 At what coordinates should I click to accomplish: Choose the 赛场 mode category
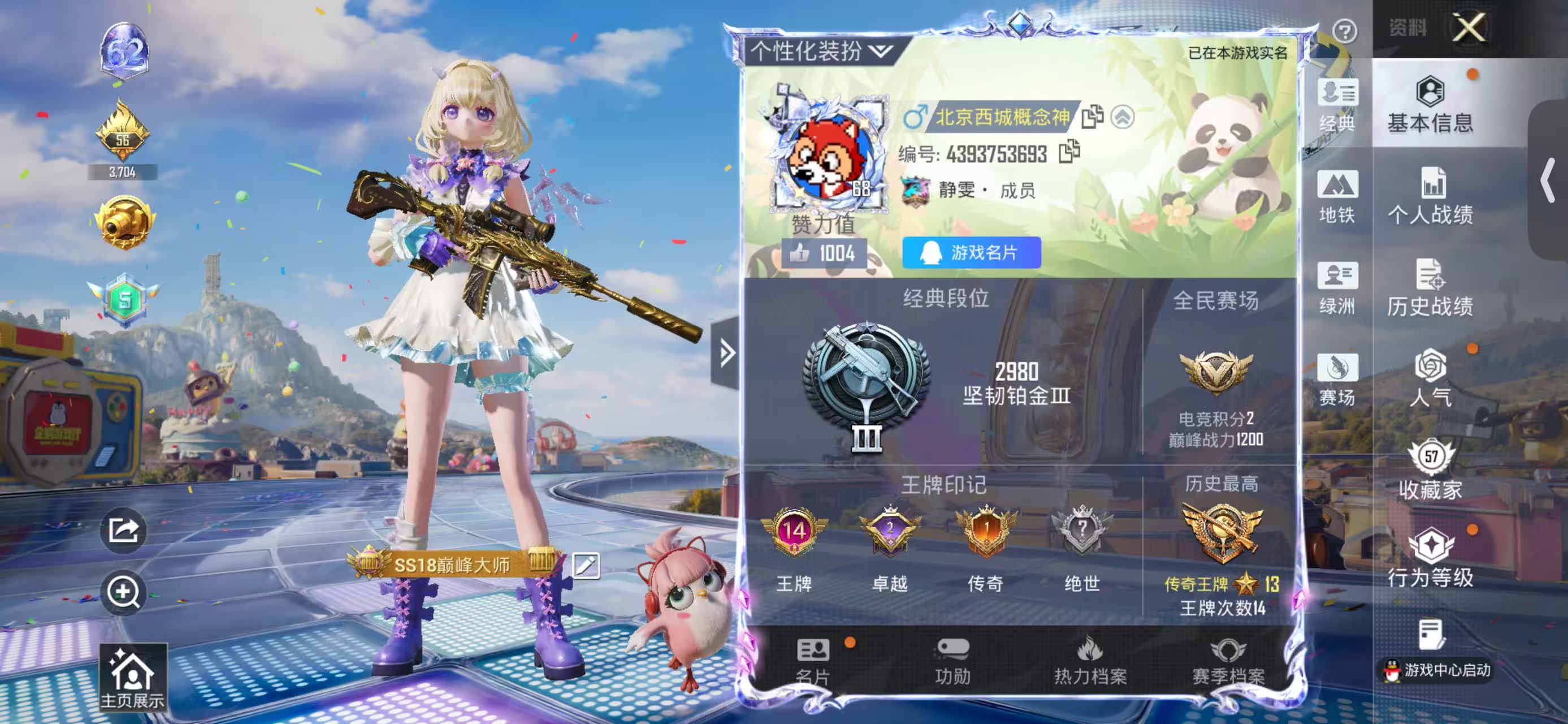pos(1337,379)
